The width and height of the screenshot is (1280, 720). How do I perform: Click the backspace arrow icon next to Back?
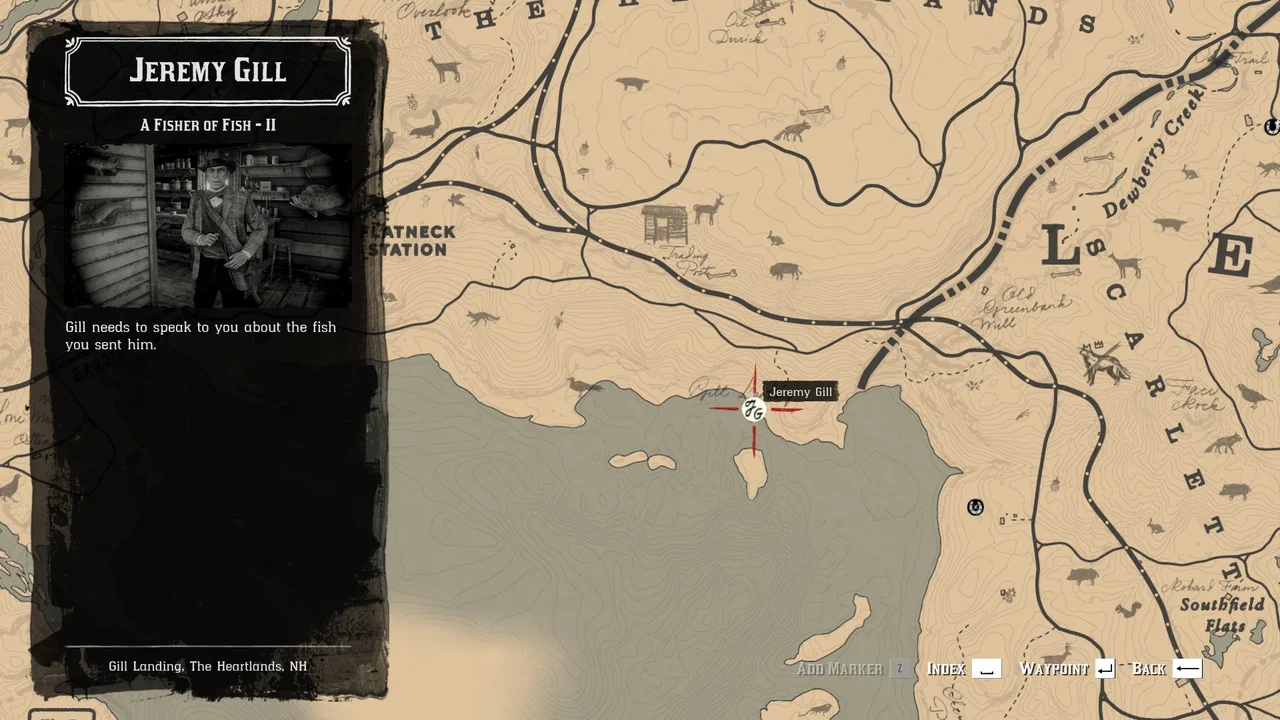pos(1189,668)
